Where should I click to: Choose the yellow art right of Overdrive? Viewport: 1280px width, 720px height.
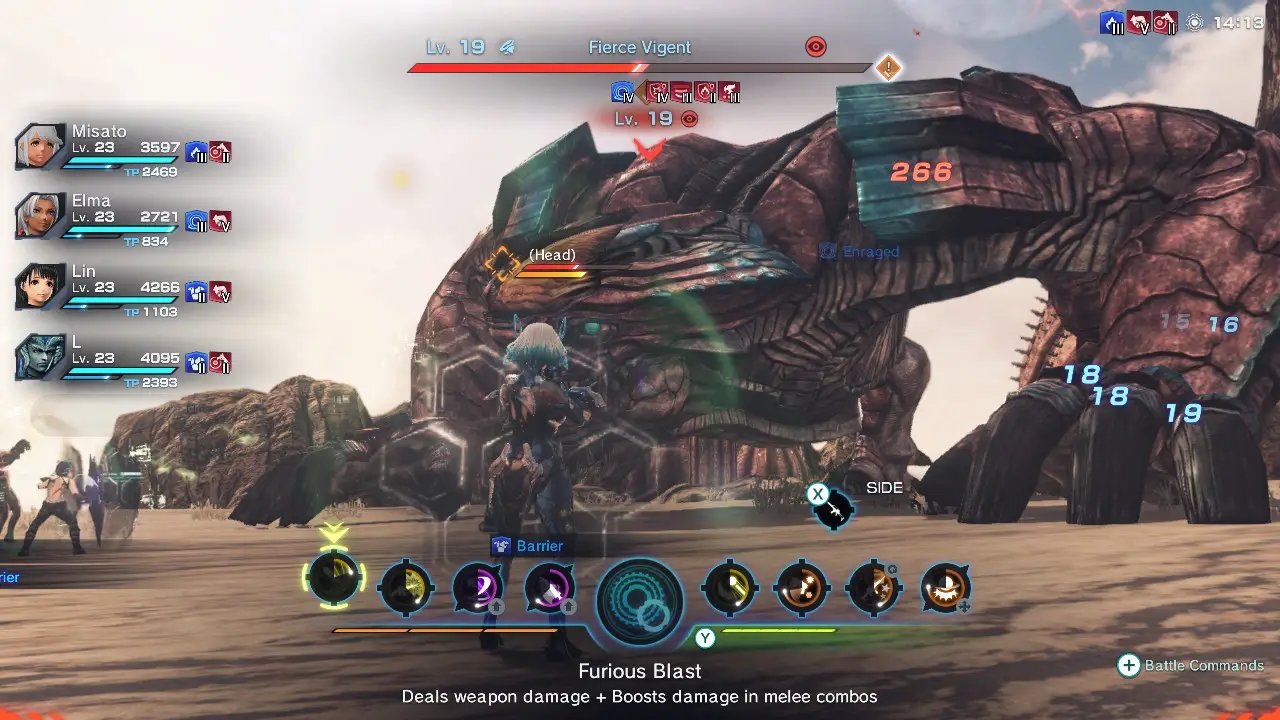tap(729, 588)
